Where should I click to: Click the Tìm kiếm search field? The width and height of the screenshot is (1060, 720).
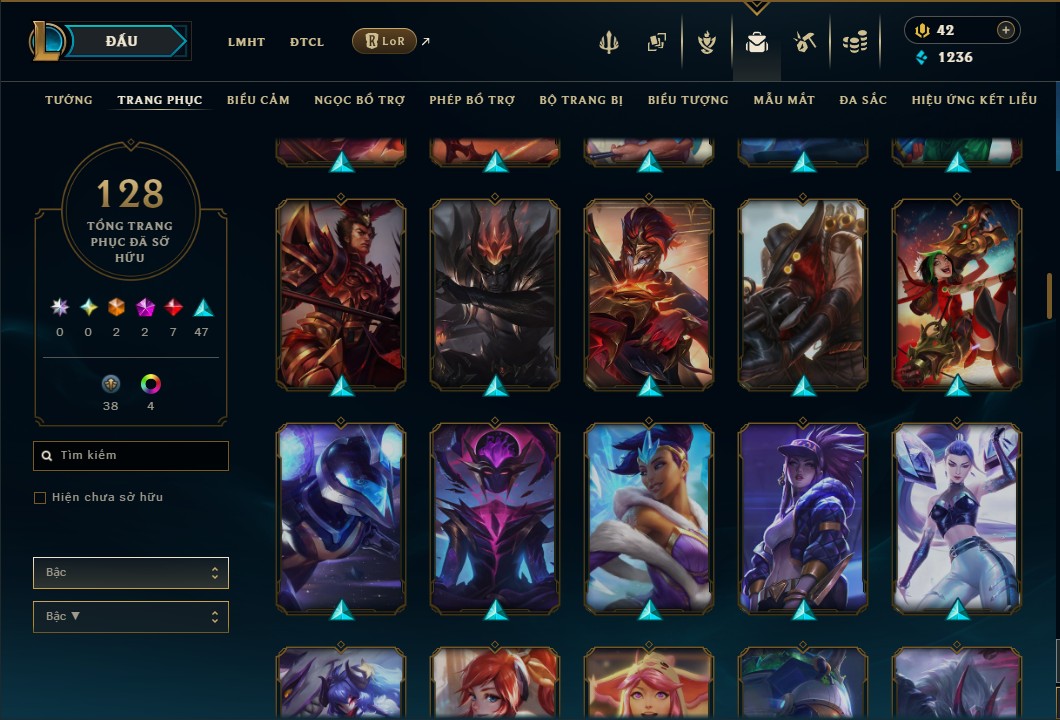pos(131,456)
